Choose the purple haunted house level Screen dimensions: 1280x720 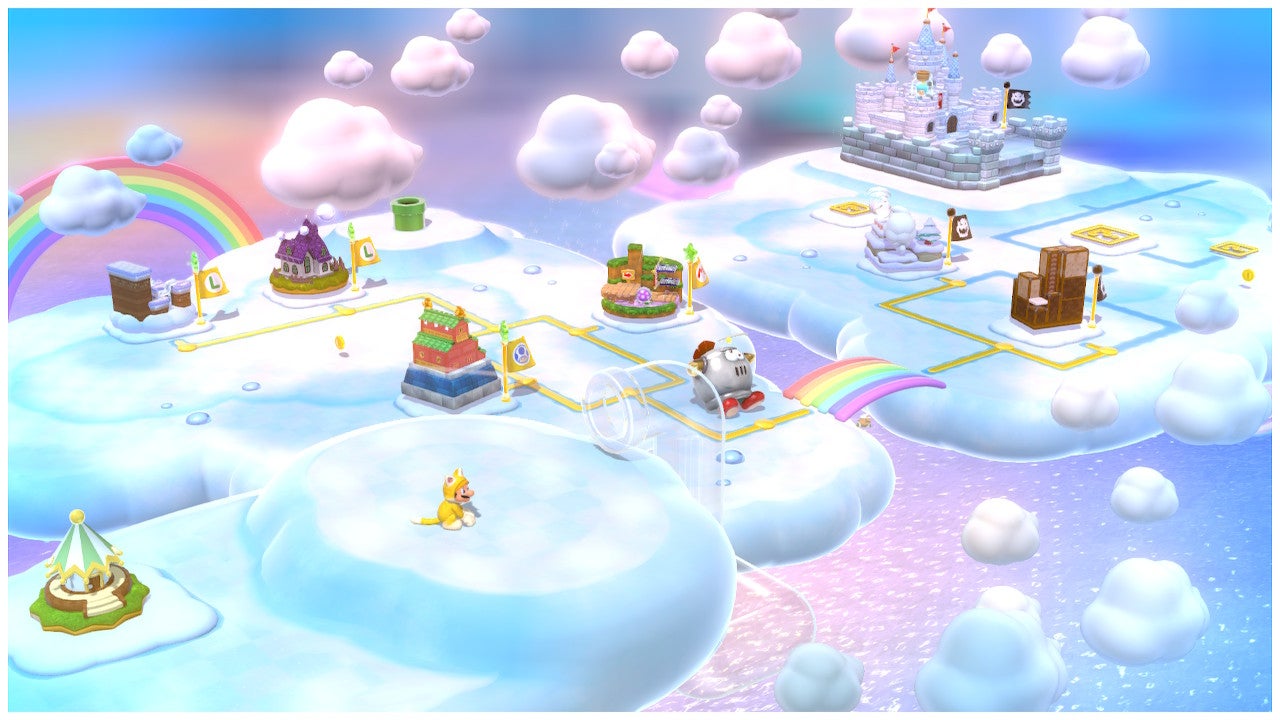[x=309, y=259]
